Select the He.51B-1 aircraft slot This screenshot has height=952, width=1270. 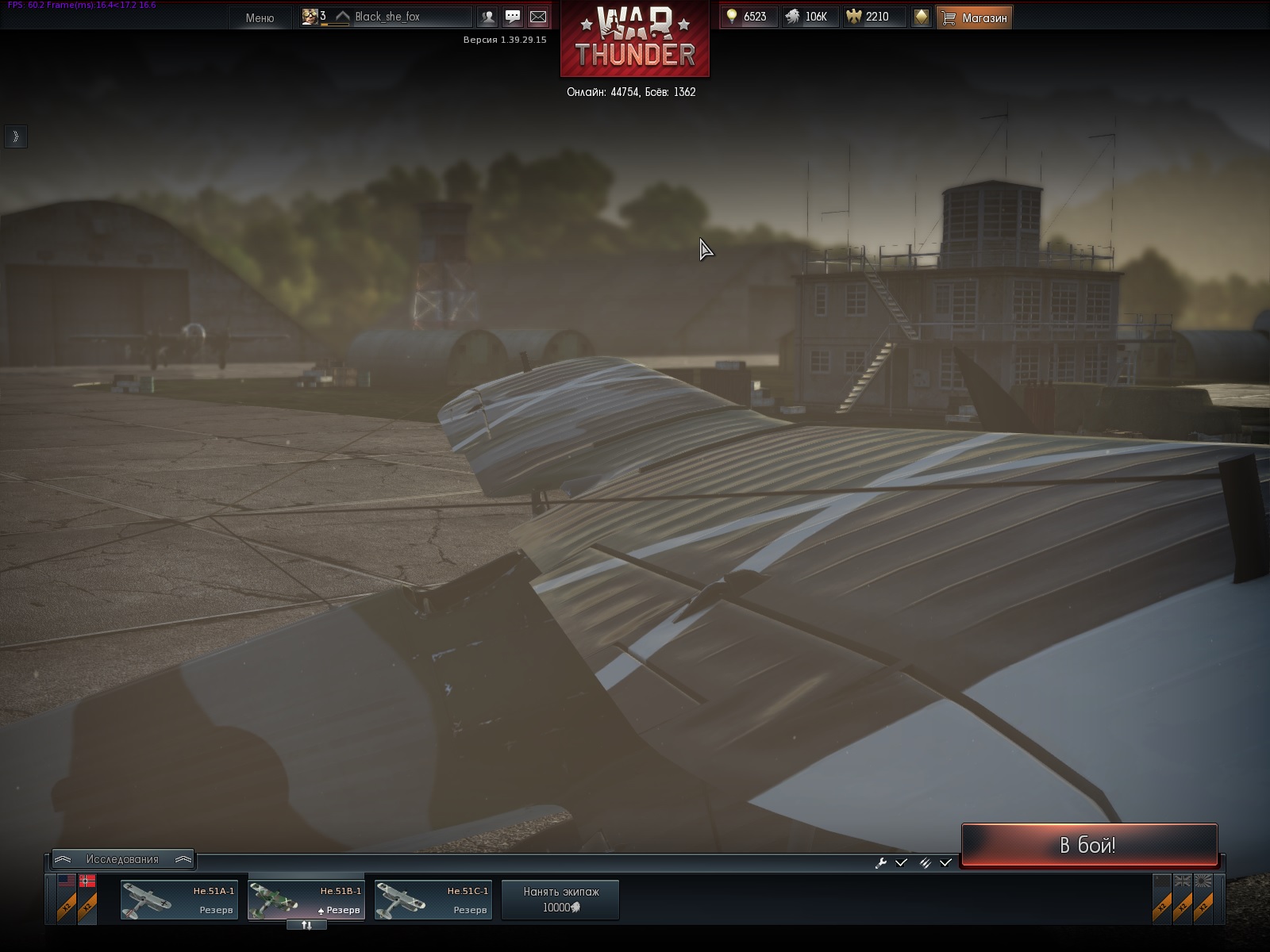pyautogui.click(x=306, y=900)
